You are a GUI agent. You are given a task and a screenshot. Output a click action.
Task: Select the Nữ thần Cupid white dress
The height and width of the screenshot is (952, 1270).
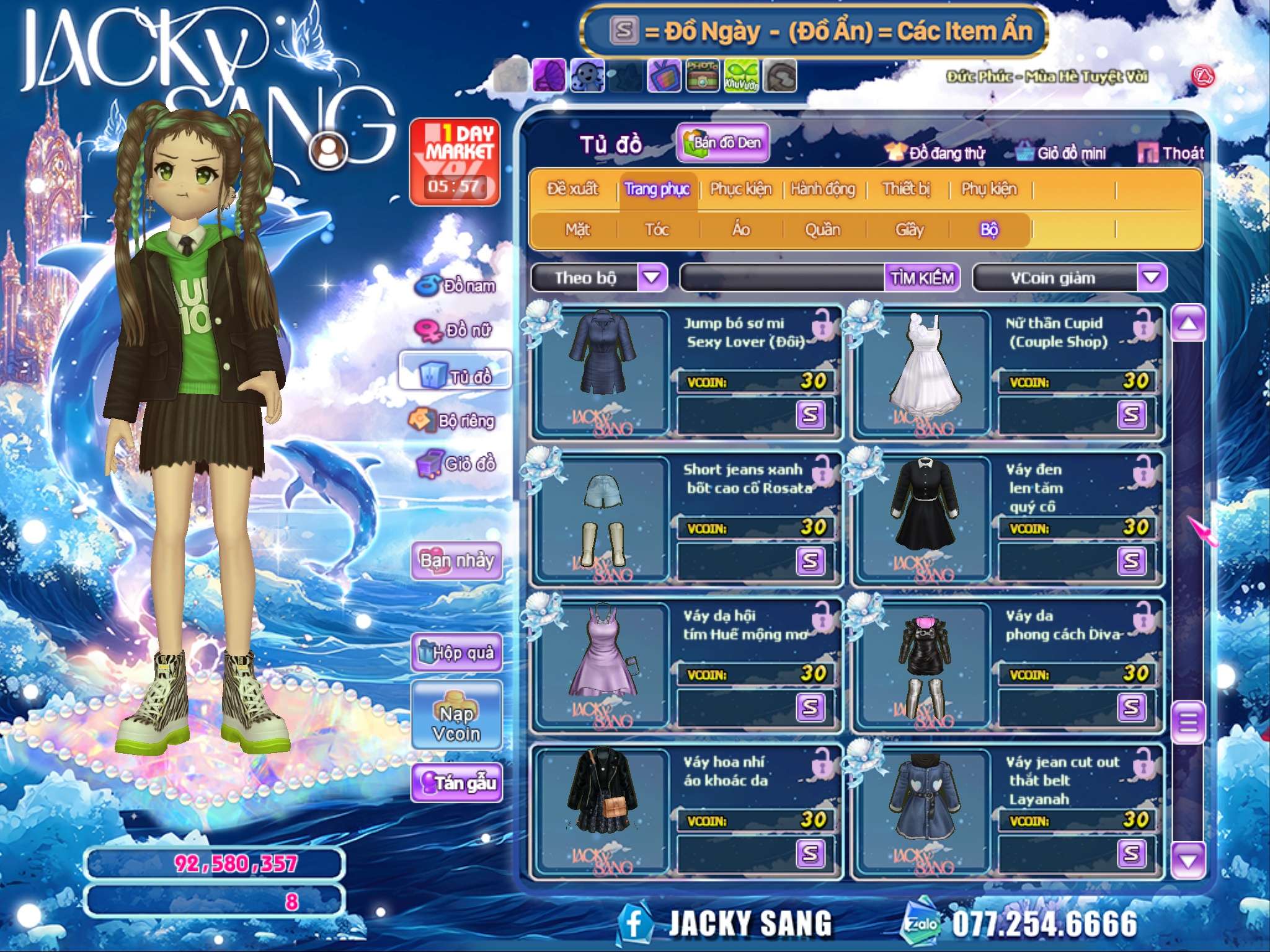click(925, 372)
